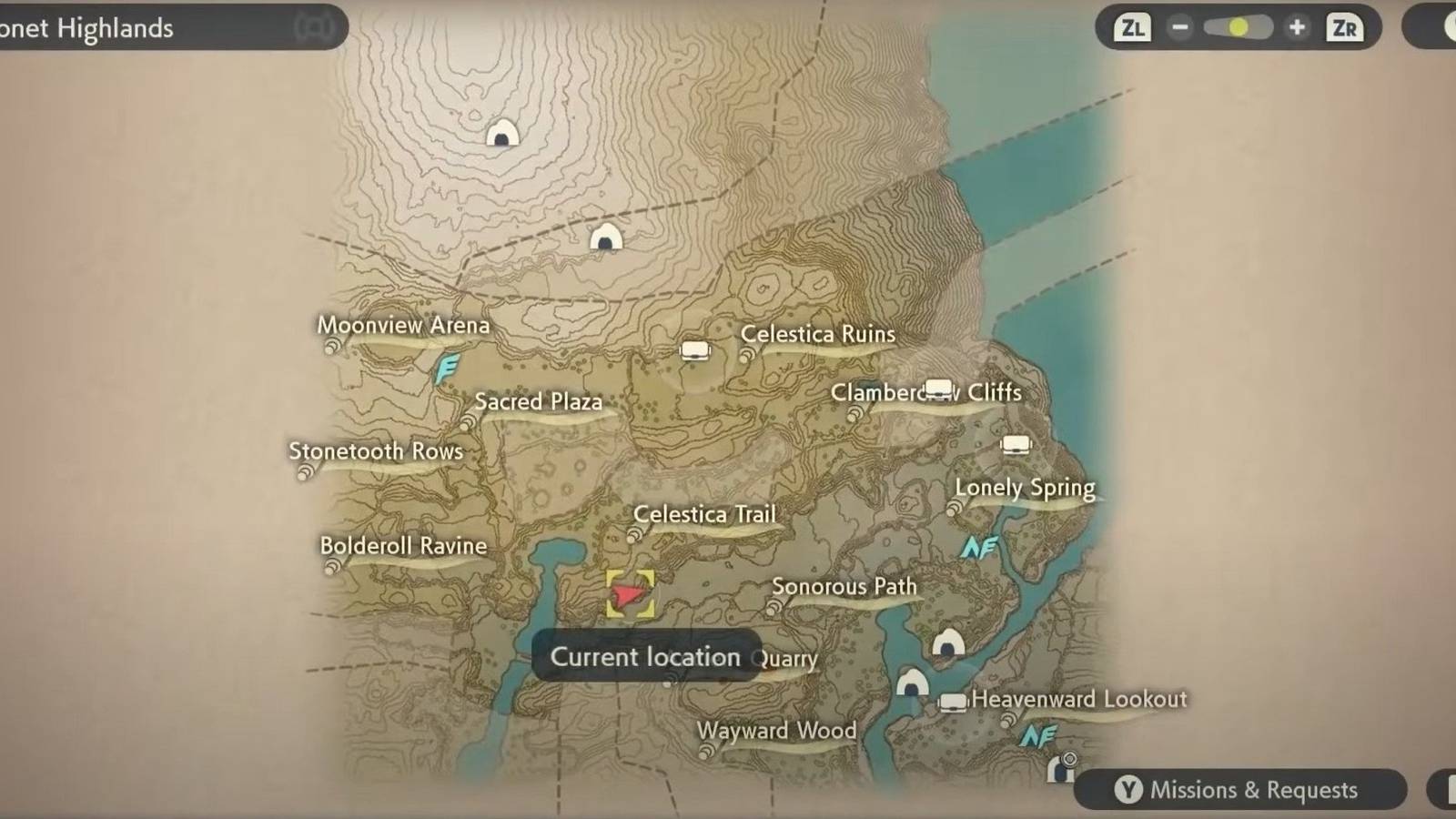The image size is (1456, 819).
Task: Select the cave icon above Celestica Ruins
Action: pyautogui.click(x=608, y=237)
